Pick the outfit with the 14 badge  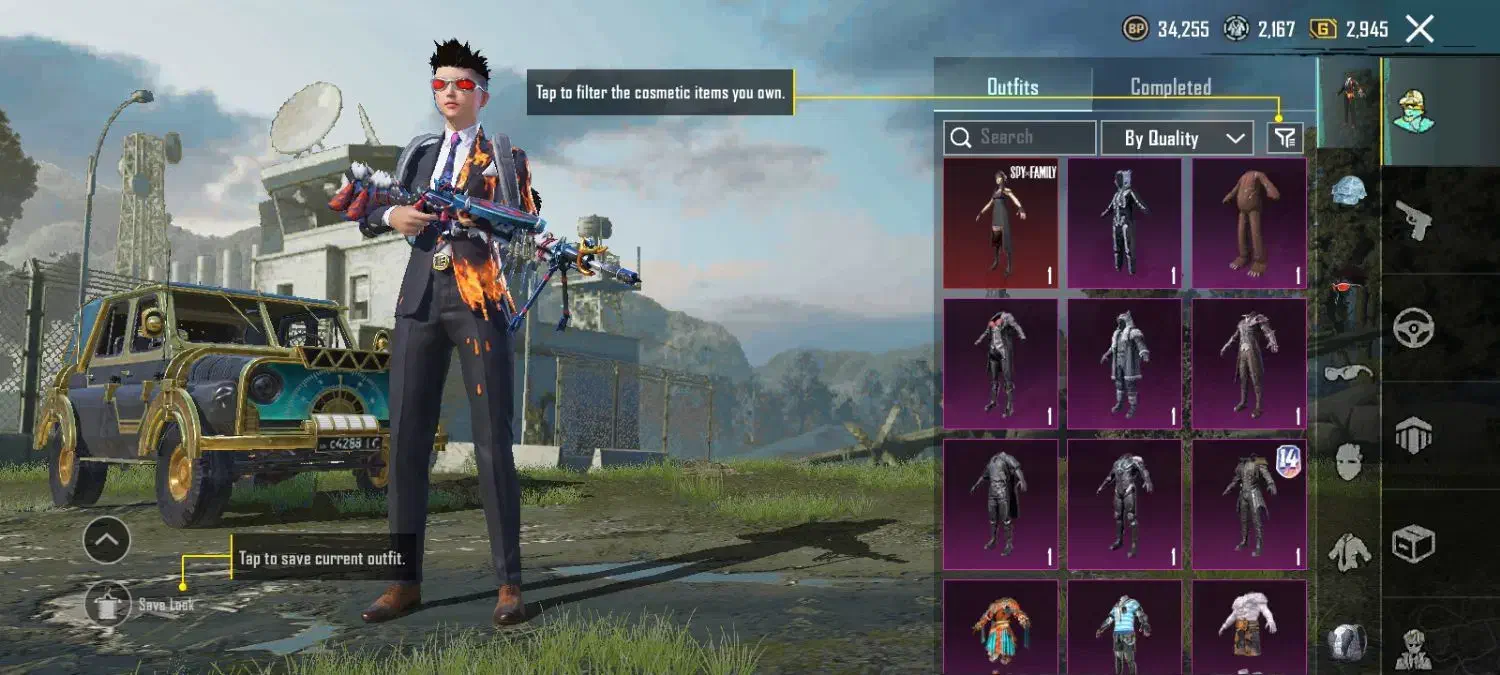(1249, 504)
